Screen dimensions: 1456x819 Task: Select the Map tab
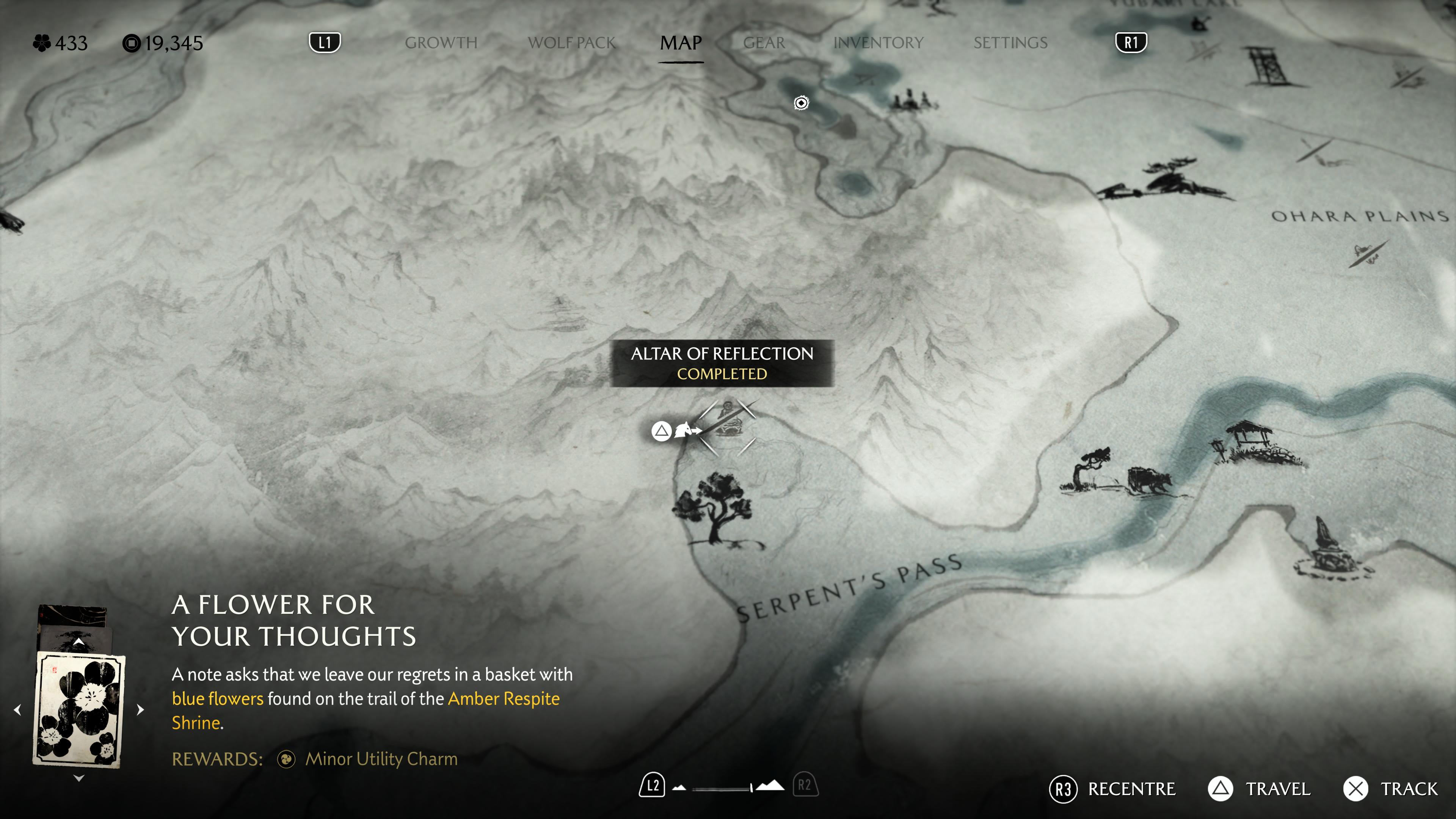coord(681,43)
